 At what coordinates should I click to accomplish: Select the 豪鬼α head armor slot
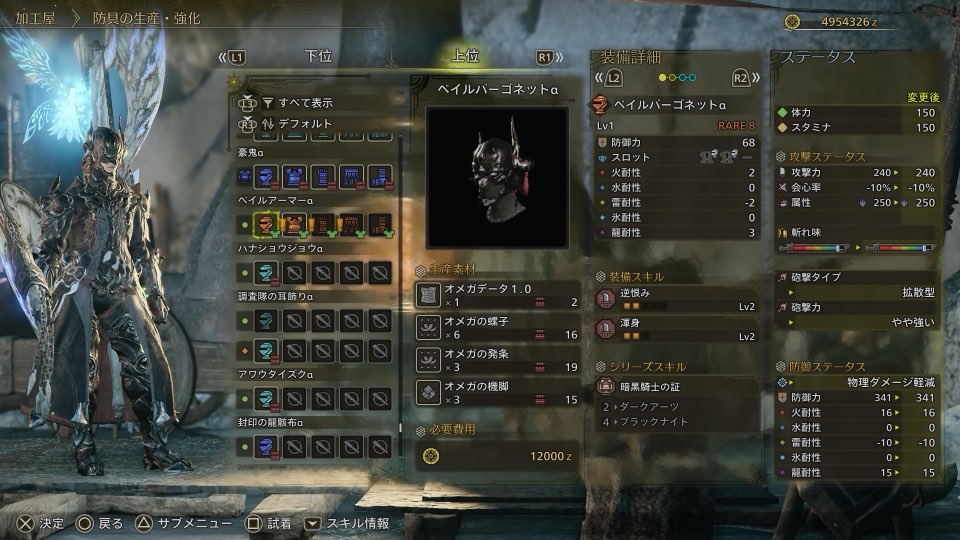coord(266,178)
